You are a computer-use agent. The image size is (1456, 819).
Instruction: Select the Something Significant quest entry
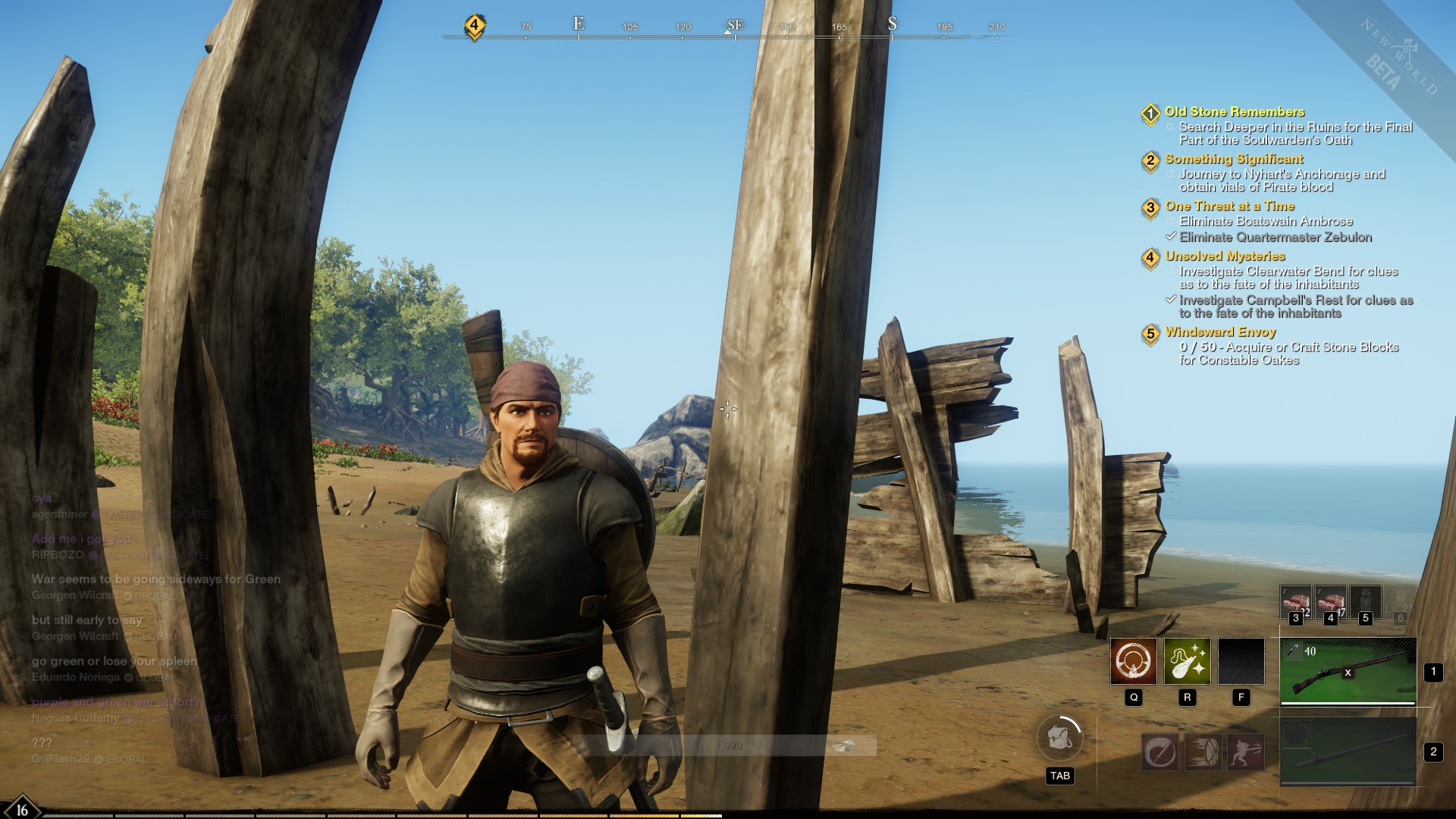1234,159
